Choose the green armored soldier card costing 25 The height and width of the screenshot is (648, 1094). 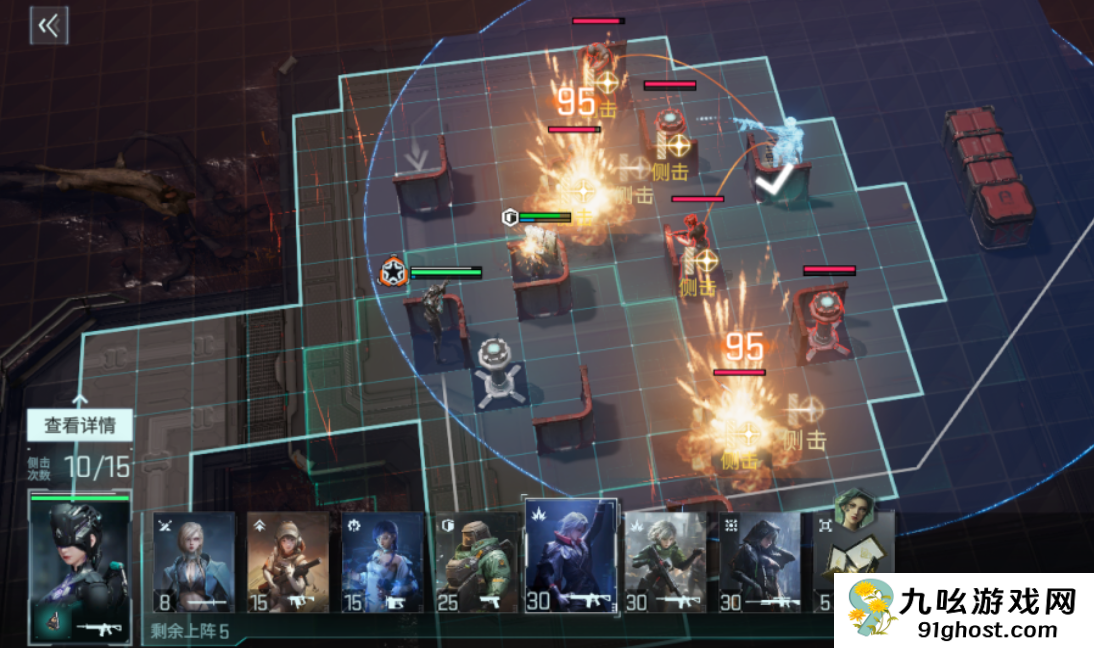pos(477,562)
